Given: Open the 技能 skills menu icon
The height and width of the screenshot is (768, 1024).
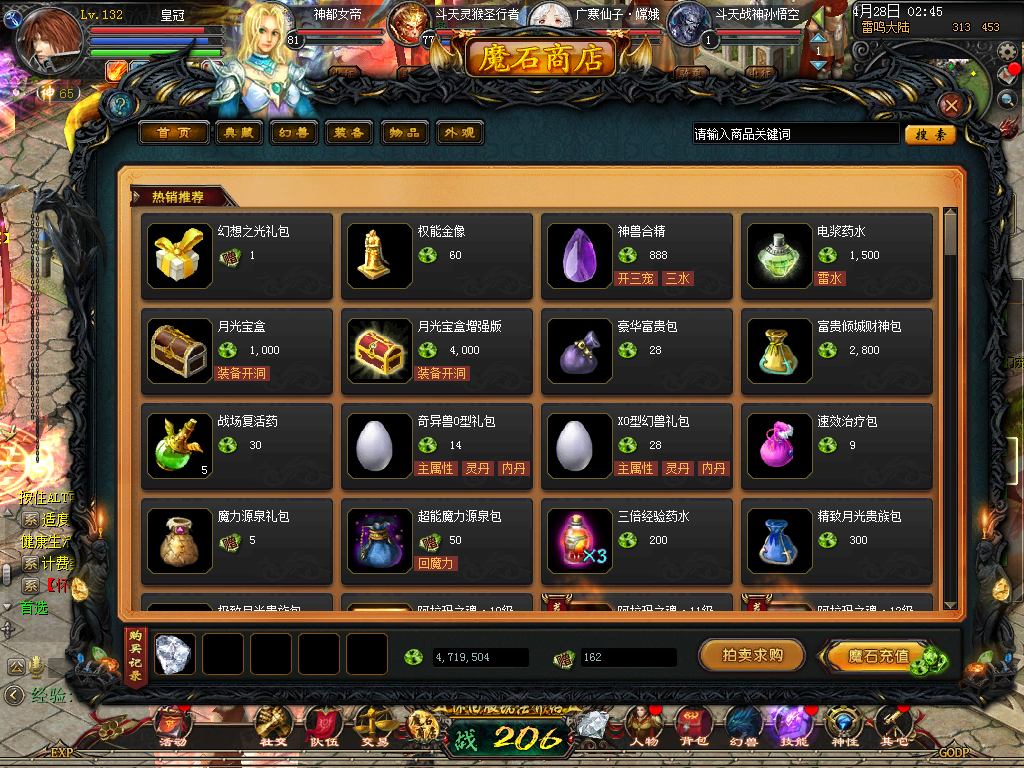Looking at the screenshot, I should tap(792, 725).
